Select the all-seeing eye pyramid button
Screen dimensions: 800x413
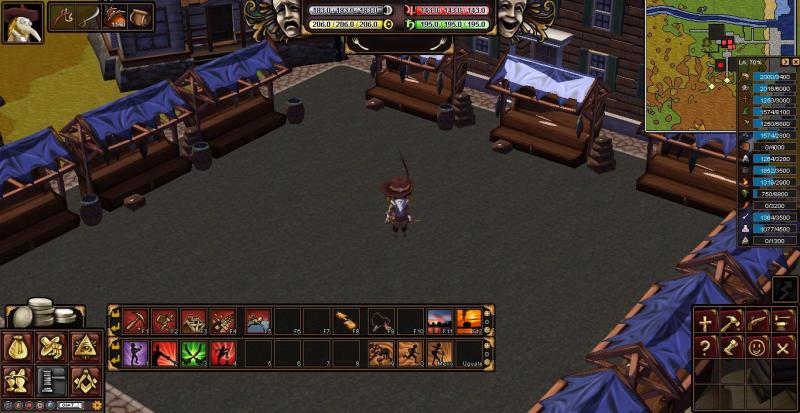pyautogui.click(x=84, y=347)
